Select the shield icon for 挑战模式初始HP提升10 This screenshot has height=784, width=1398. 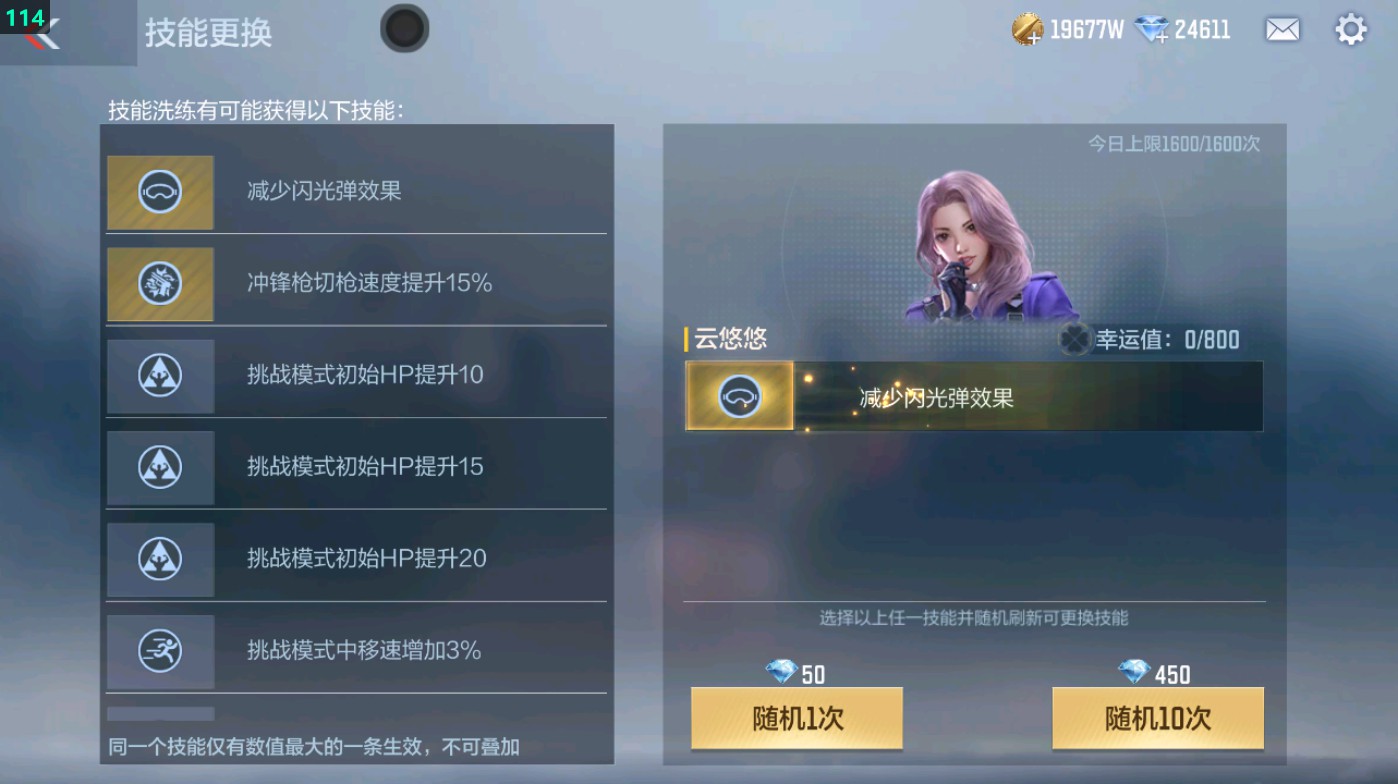[160, 375]
